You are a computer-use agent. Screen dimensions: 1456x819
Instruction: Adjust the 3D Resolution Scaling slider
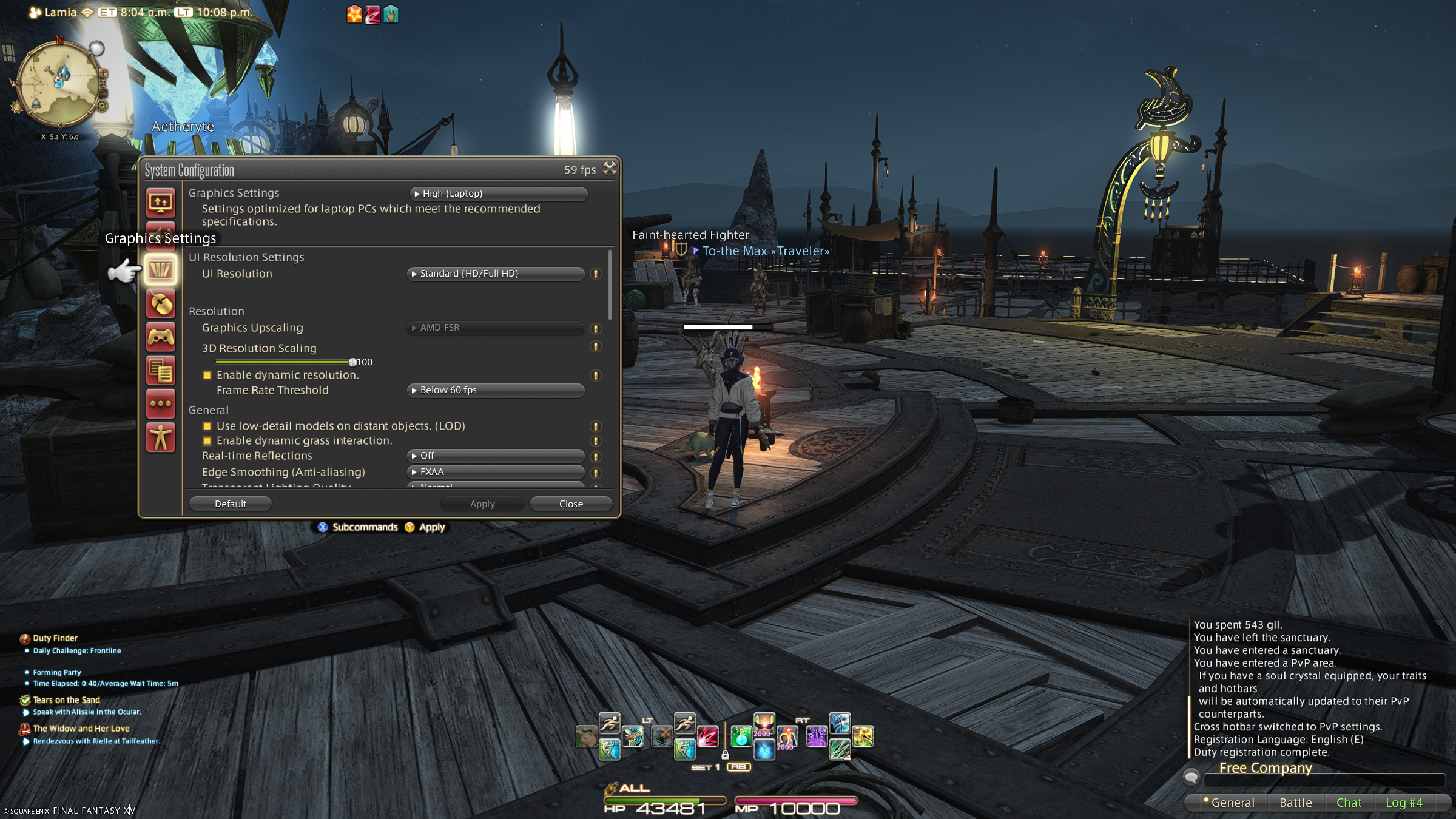pyautogui.click(x=354, y=362)
